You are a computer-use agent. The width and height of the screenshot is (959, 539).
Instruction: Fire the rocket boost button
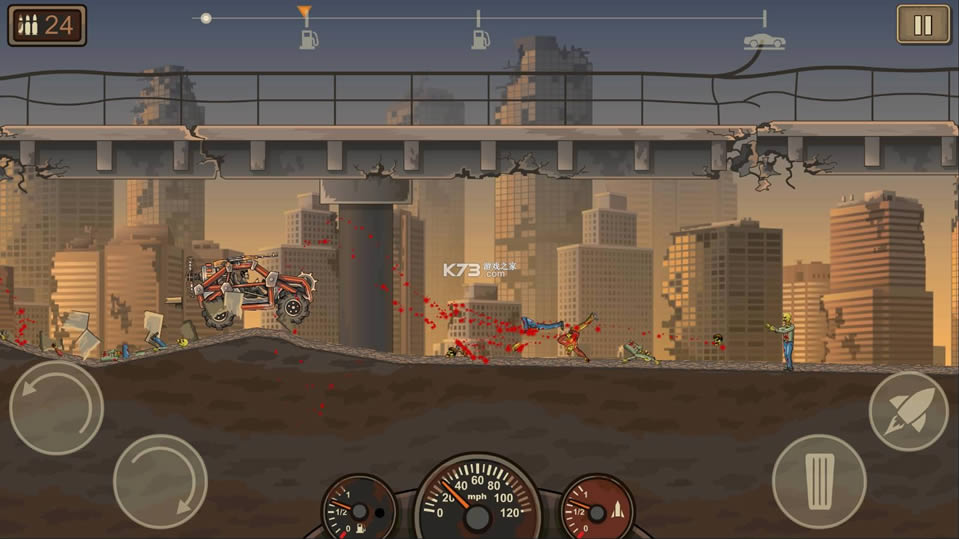coord(907,411)
